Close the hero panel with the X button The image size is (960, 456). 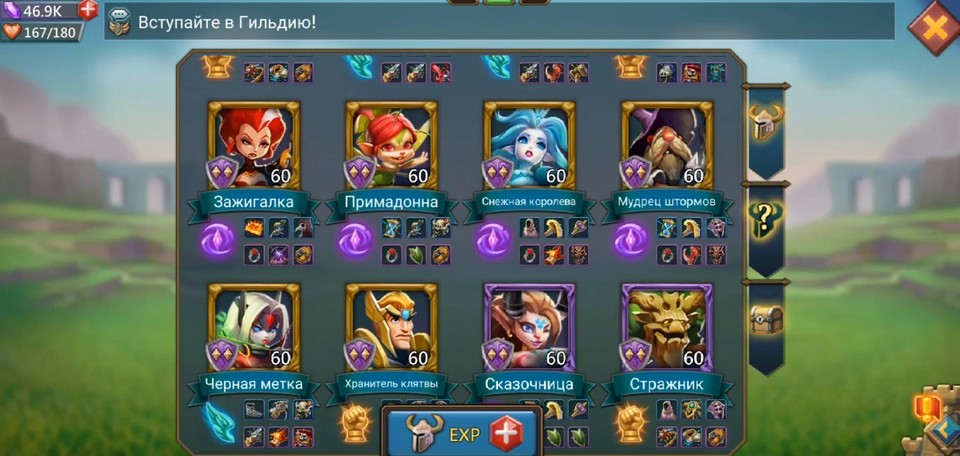pos(934,27)
